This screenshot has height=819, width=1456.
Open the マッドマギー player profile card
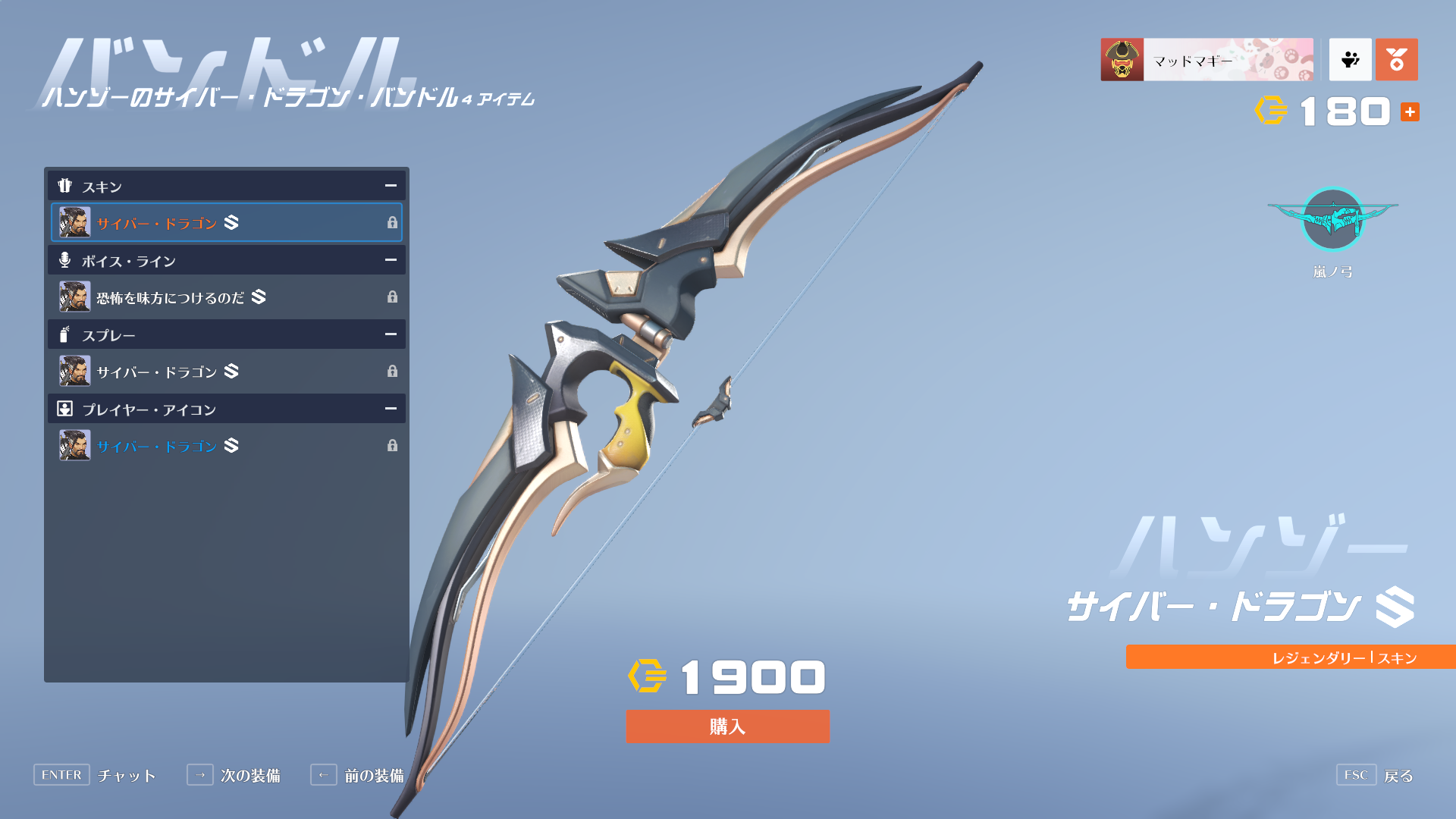[1207, 60]
